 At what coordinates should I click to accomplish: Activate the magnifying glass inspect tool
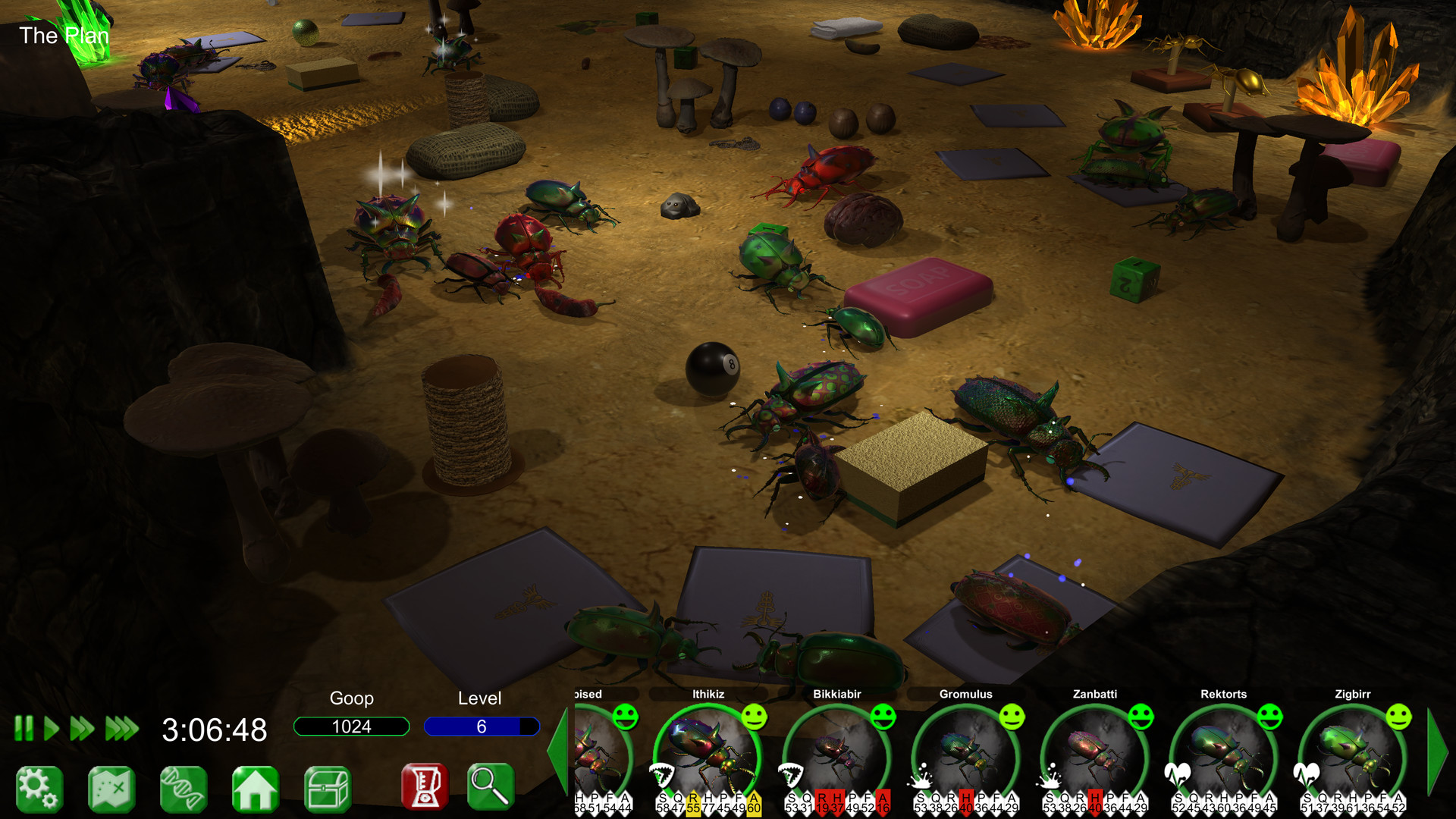click(x=491, y=789)
